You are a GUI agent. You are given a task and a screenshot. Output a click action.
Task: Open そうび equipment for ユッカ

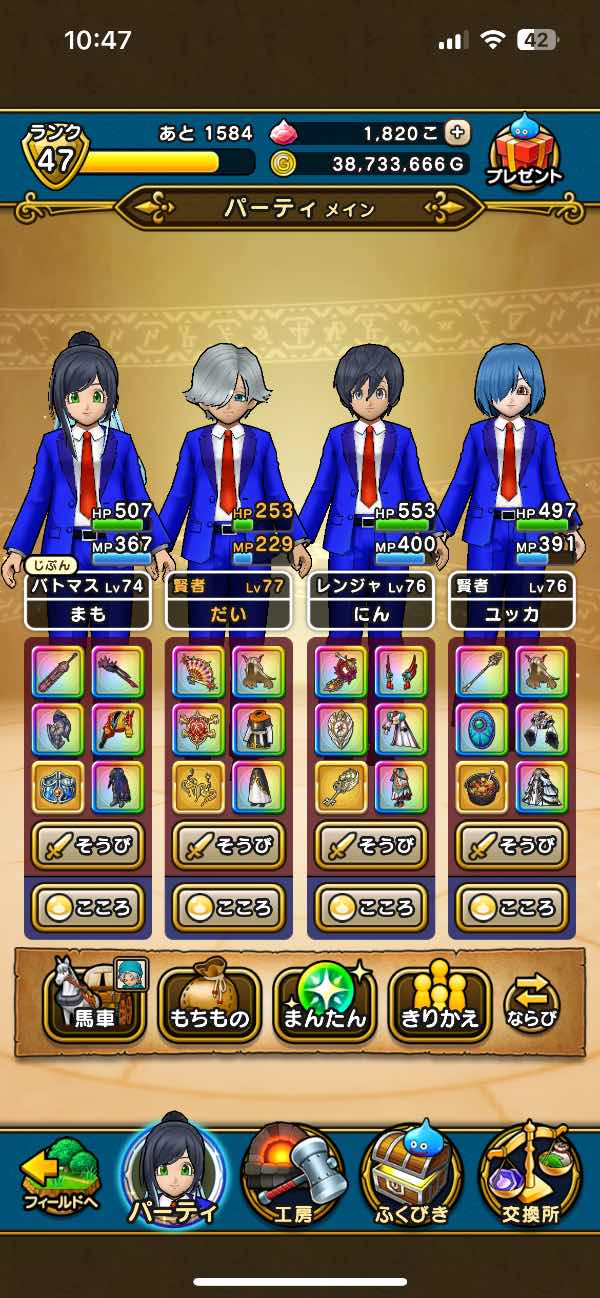pos(512,846)
